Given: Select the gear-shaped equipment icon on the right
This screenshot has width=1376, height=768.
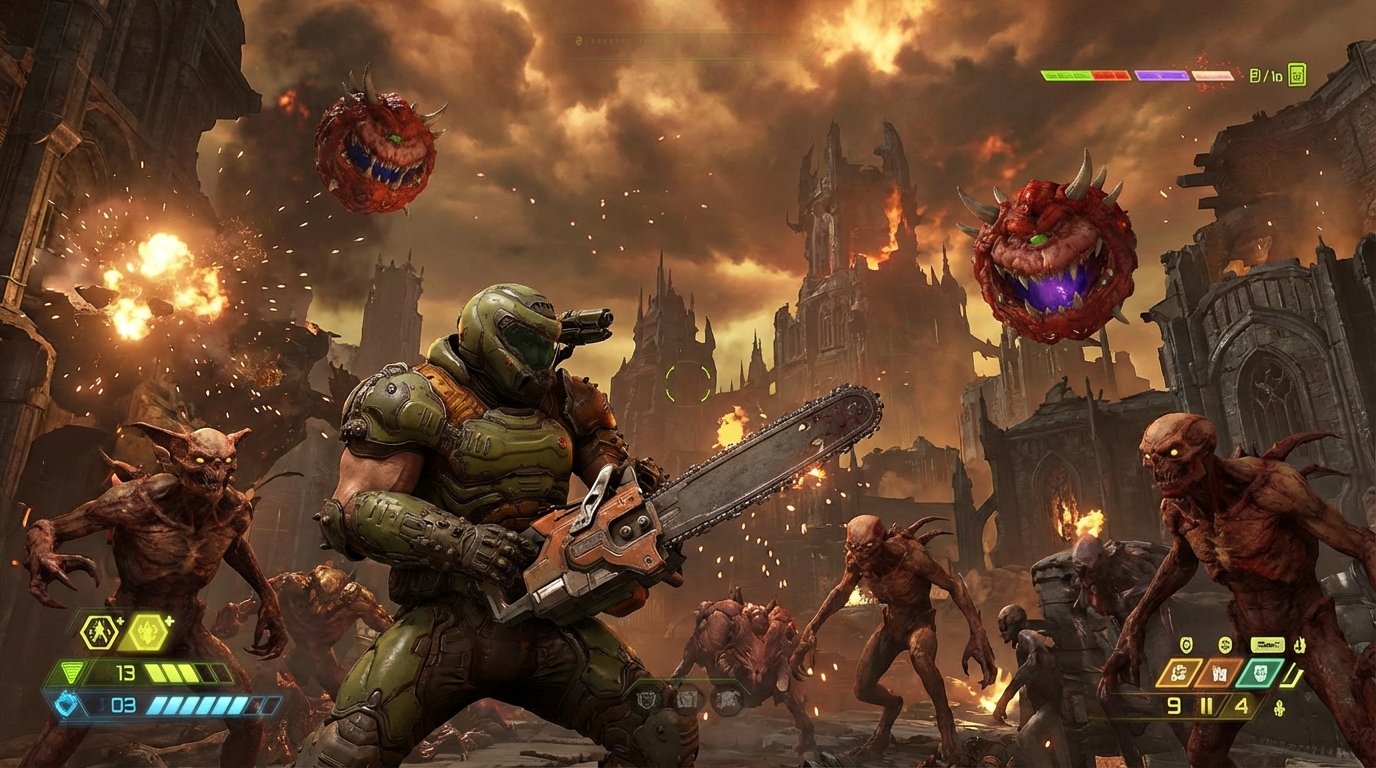Looking at the screenshot, I should (x=1226, y=645).
